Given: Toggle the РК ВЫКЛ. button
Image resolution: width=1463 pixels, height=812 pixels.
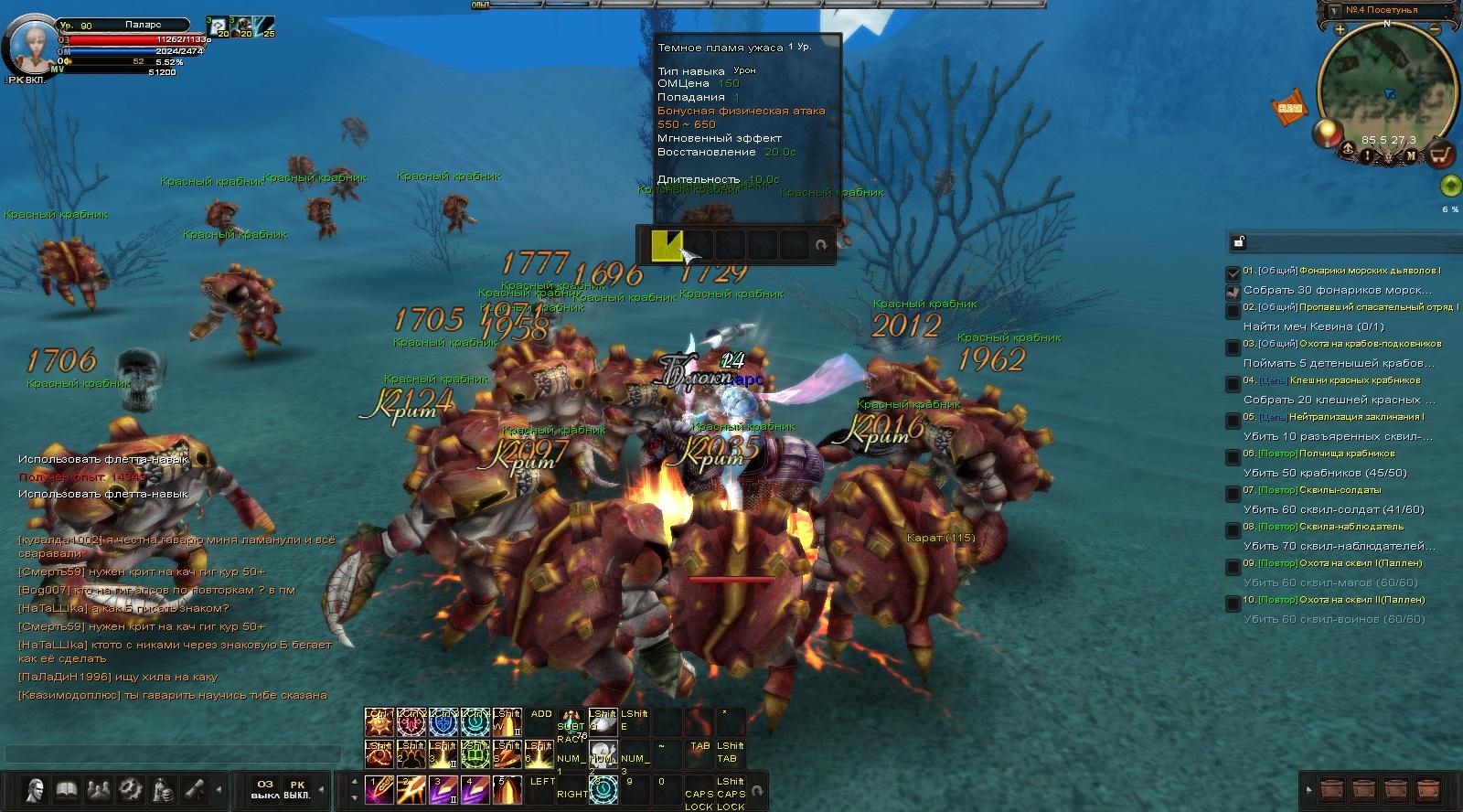Looking at the screenshot, I should [x=297, y=789].
